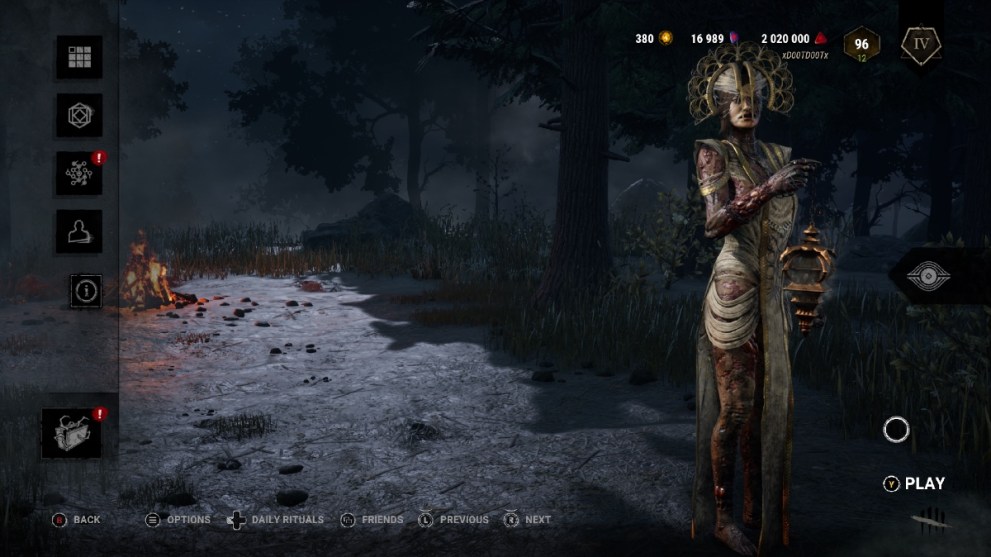
Task: Open the archives eye icon
Action: 936,276
